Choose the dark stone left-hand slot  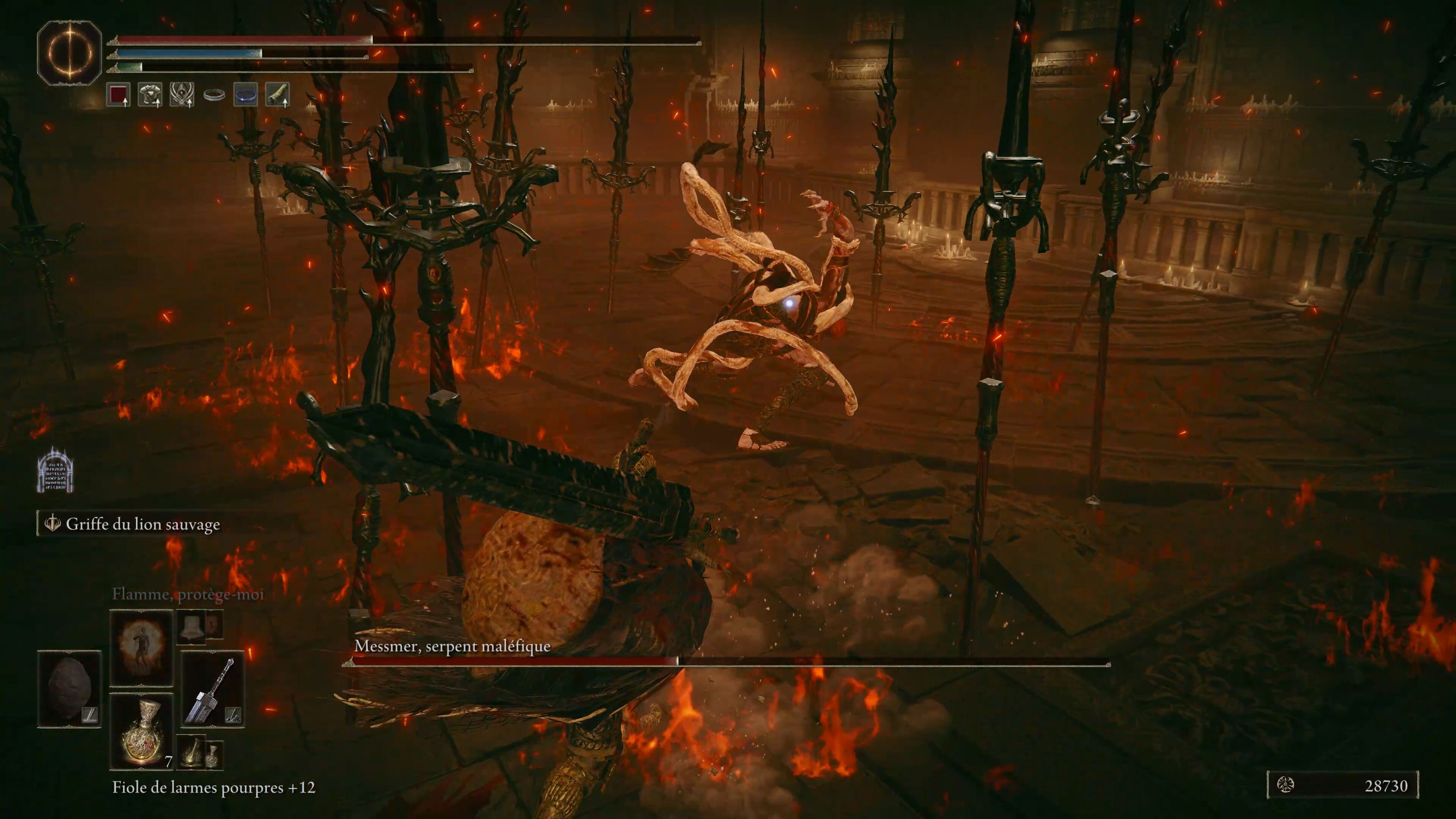tap(69, 689)
